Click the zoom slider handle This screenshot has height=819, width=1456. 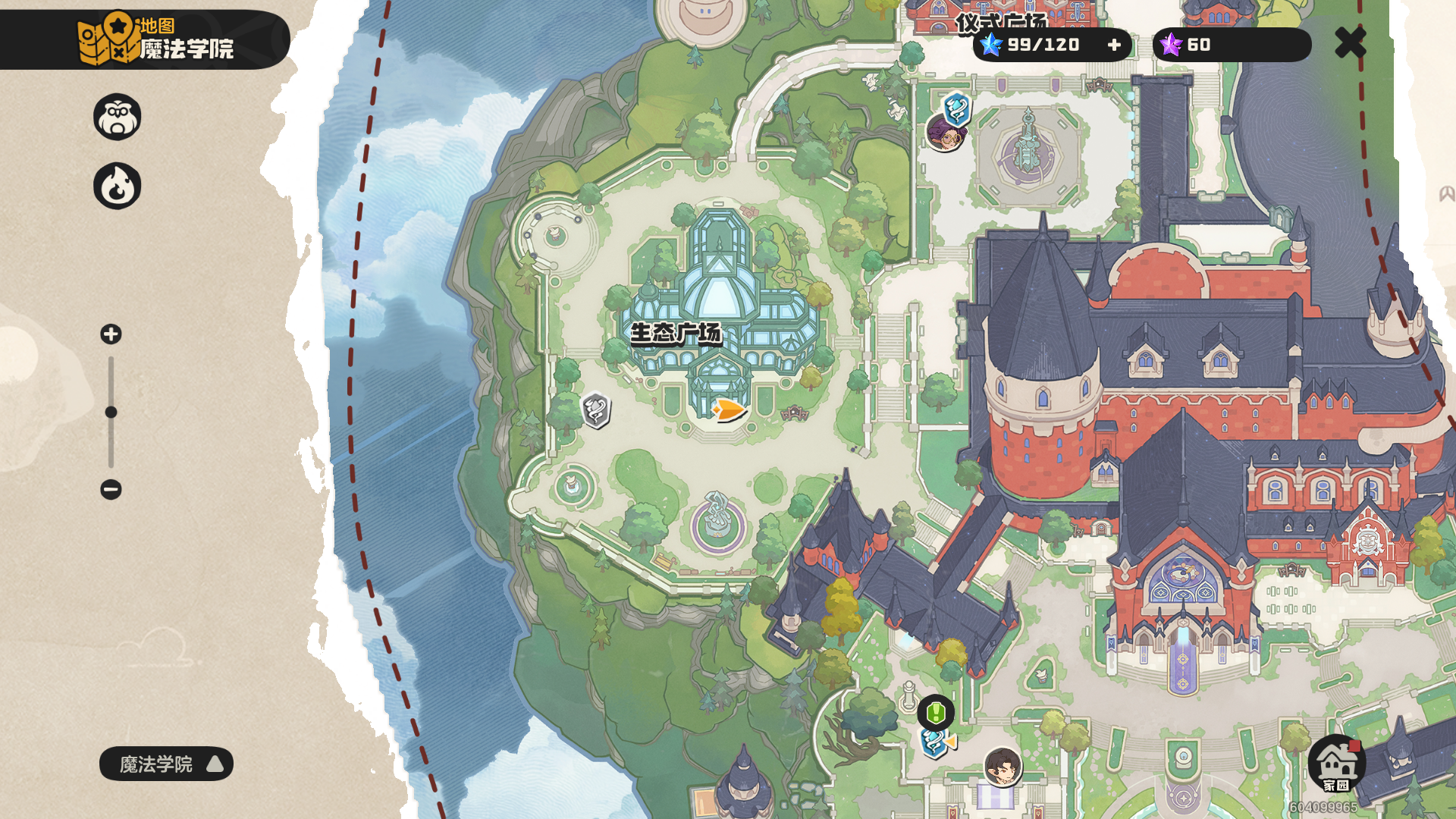[111, 412]
